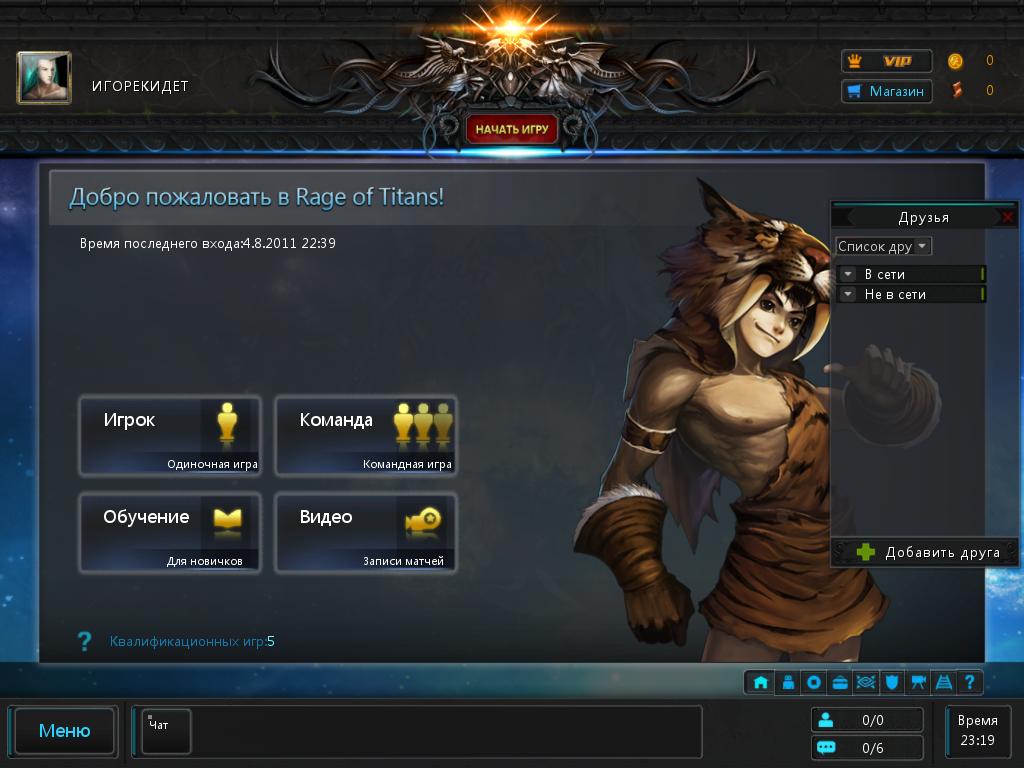Expand the В сети friends group
Viewport: 1024px width, 768px height.
click(848, 274)
